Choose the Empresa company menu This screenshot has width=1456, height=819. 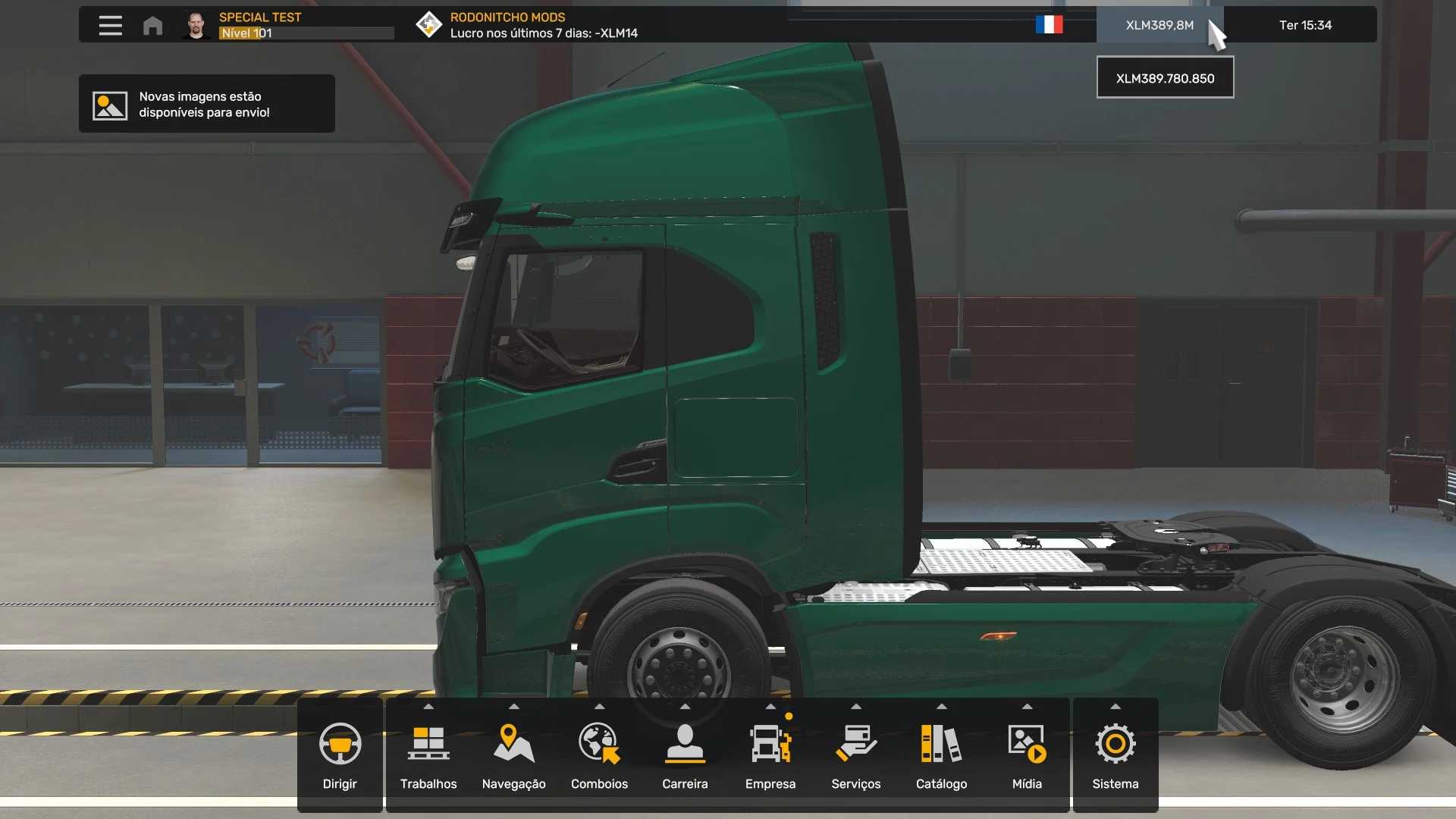(x=770, y=755)
